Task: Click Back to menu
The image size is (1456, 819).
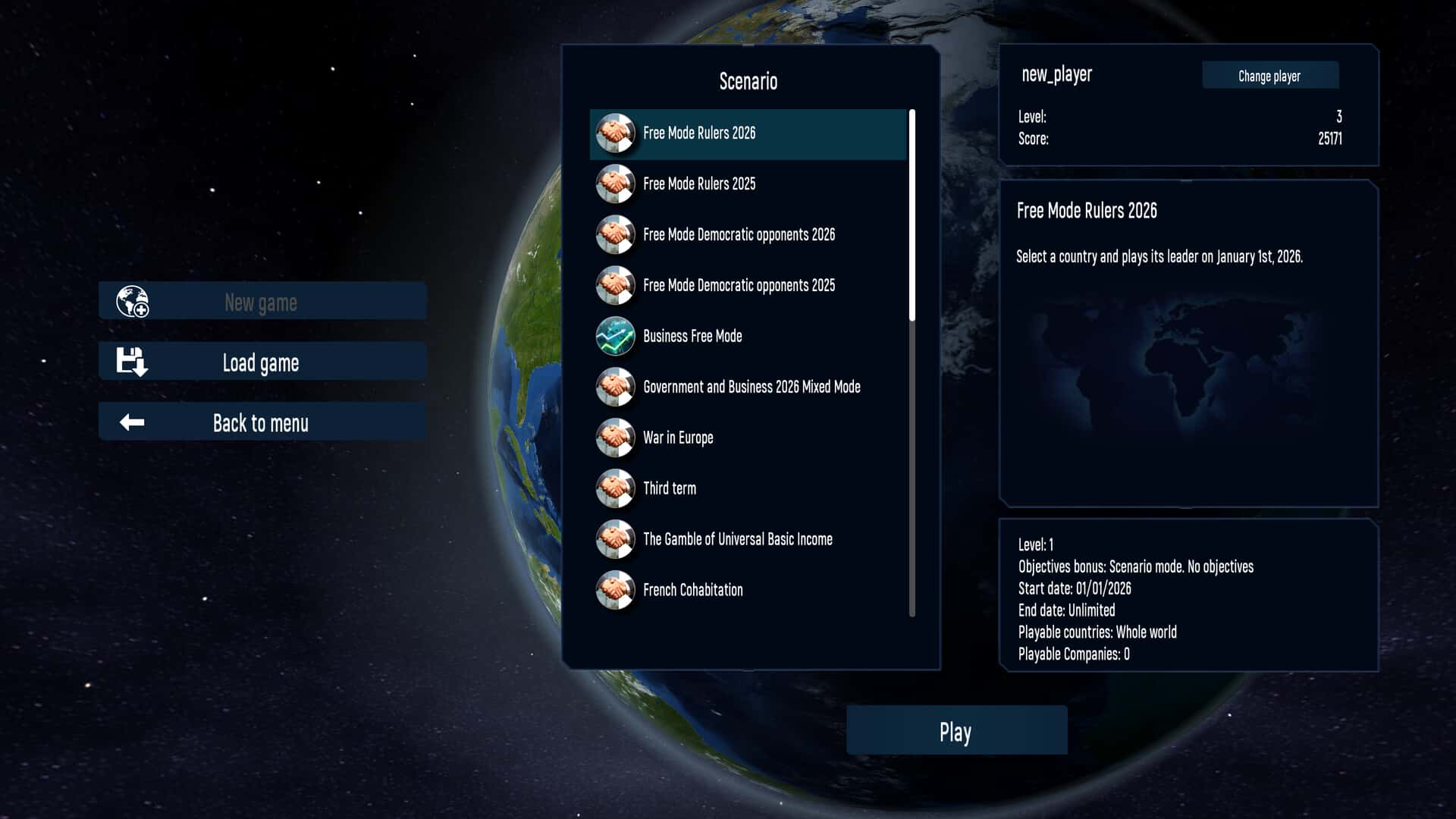Action: pos(262,423)
